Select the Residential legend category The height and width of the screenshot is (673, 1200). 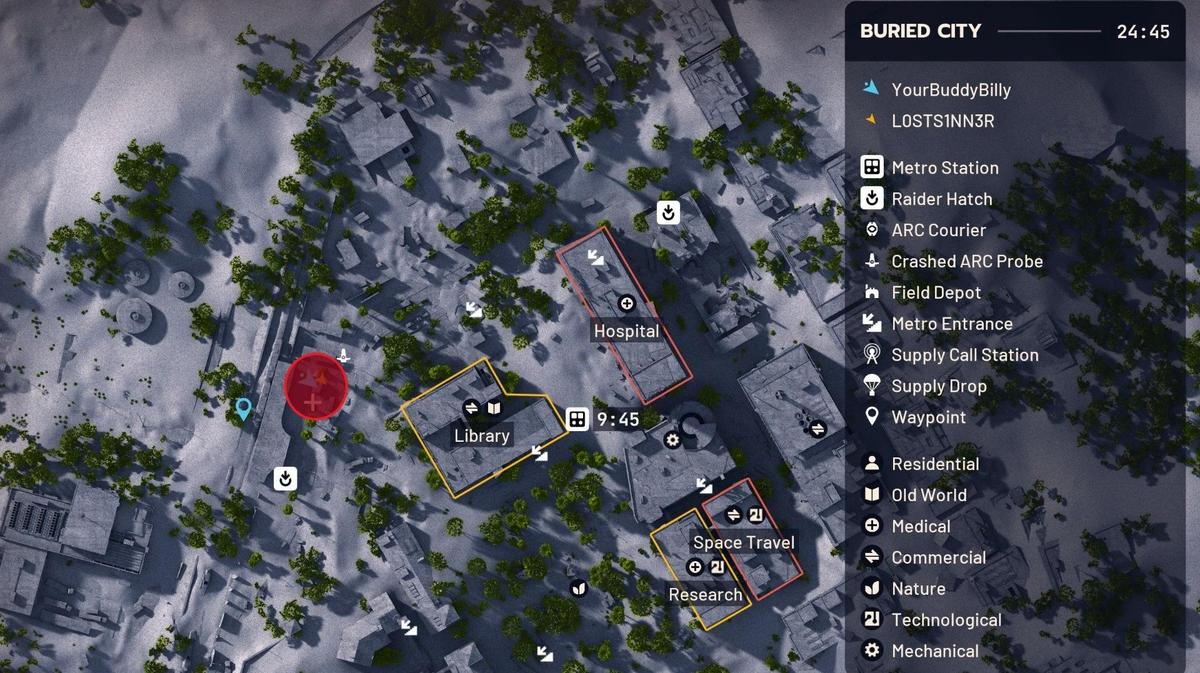935,464
